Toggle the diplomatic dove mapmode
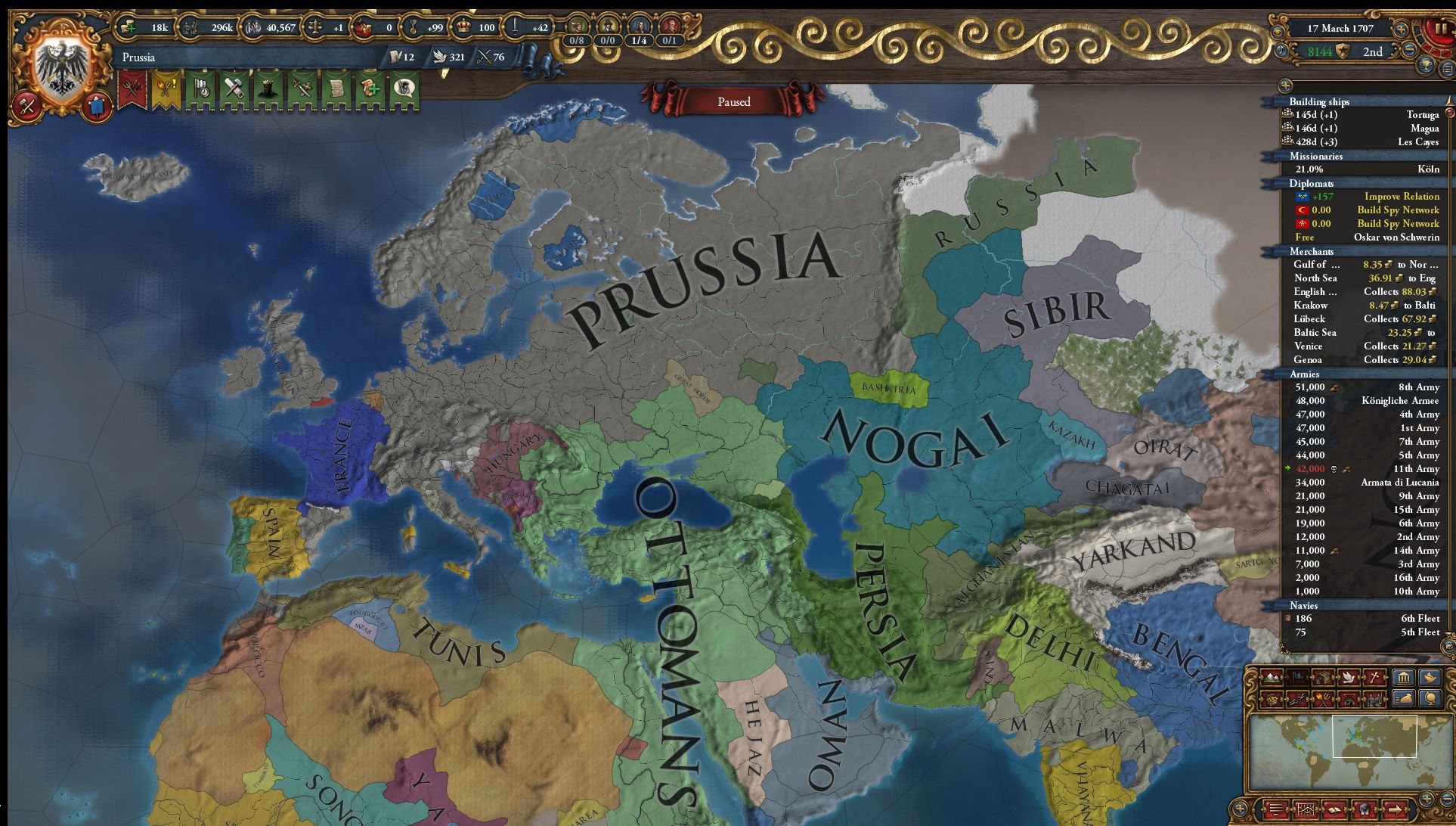 1347,678
